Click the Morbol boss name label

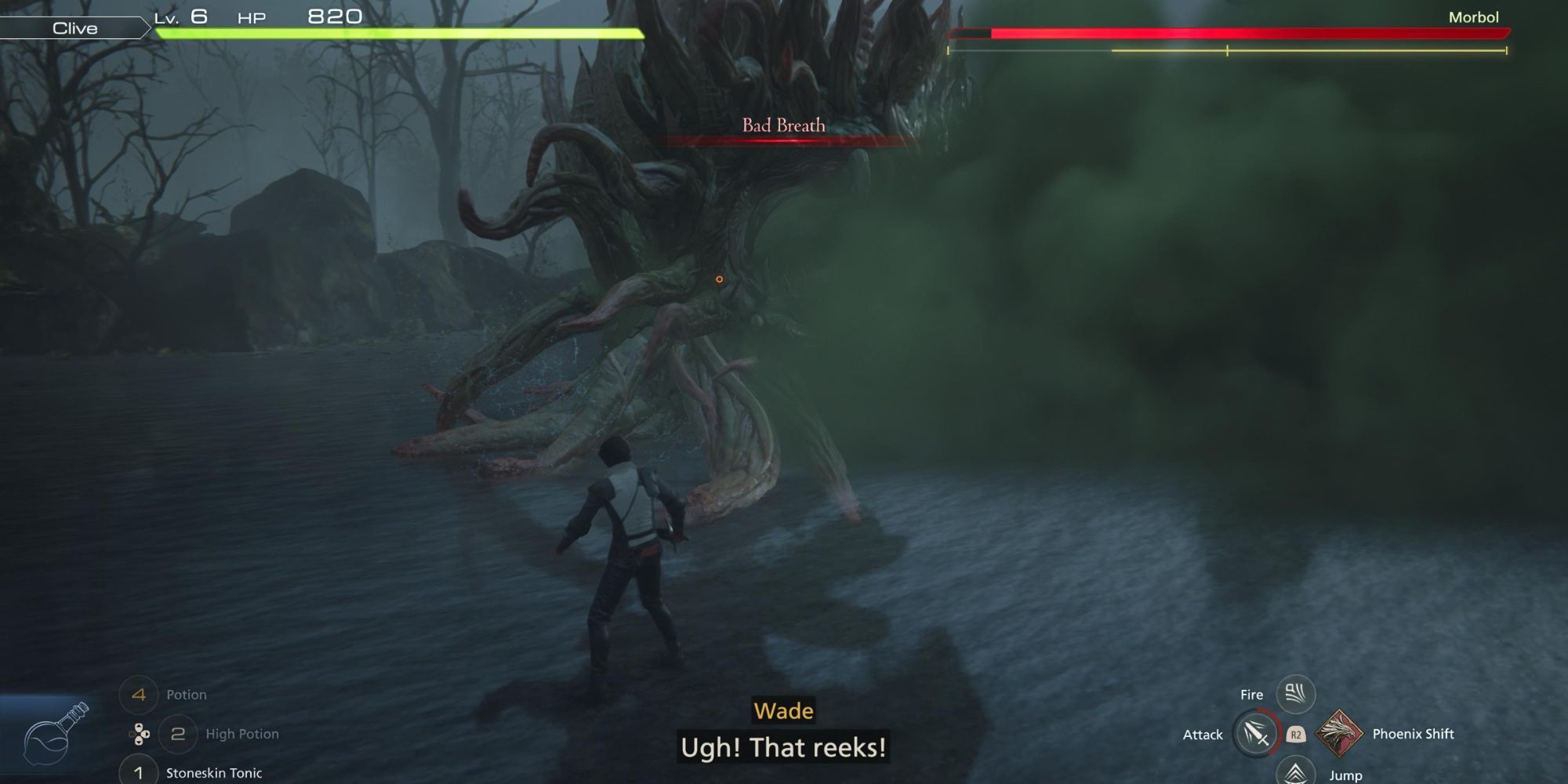(x=1473, y=16)
